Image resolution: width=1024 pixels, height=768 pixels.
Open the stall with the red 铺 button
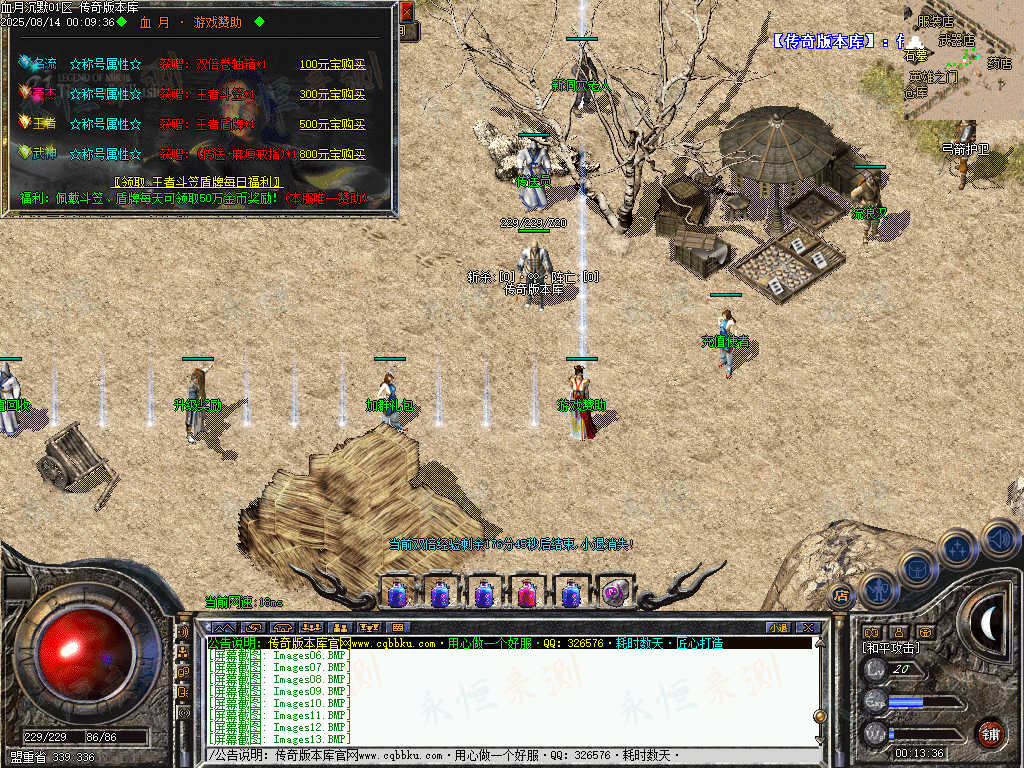989,733
